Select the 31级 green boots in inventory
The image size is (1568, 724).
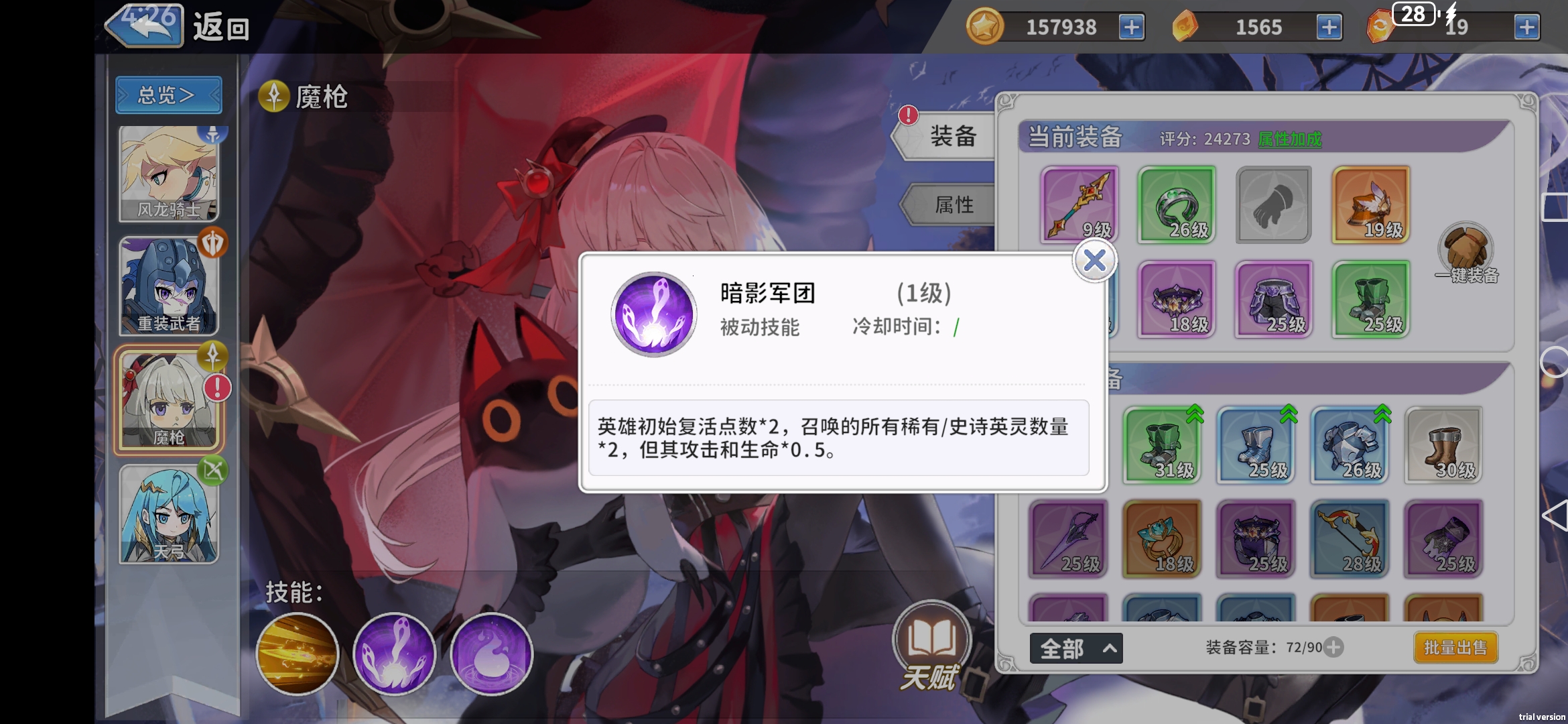point(1164,444)
